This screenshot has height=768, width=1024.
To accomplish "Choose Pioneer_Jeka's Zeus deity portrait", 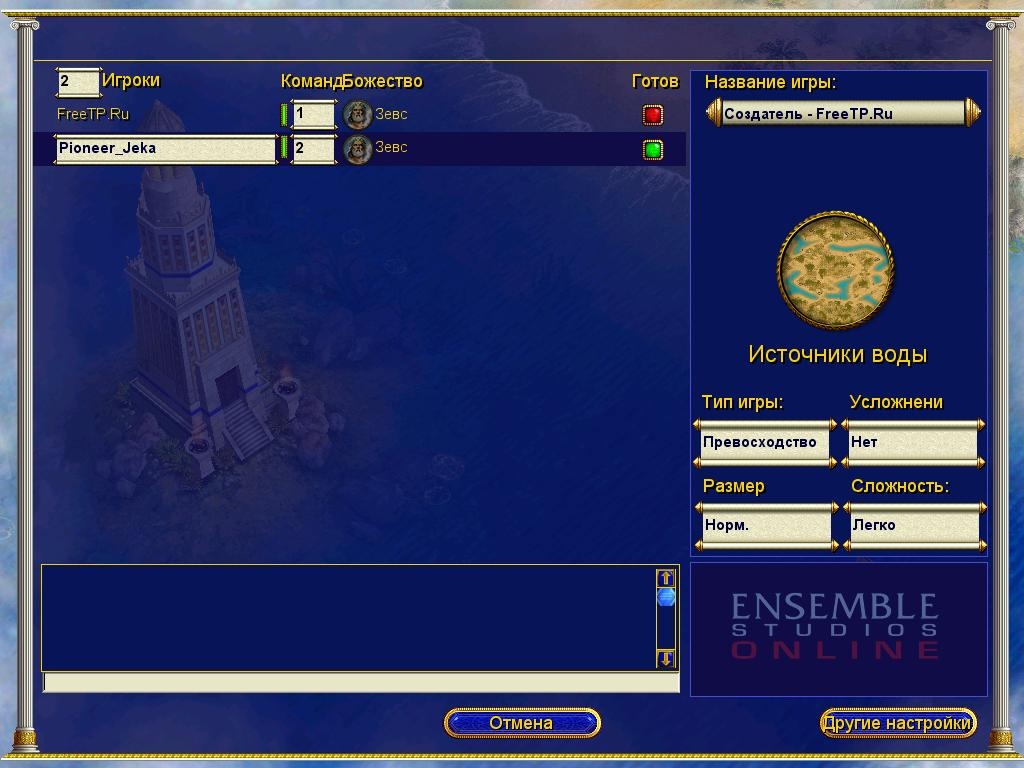I will click(x=357, y=149).
